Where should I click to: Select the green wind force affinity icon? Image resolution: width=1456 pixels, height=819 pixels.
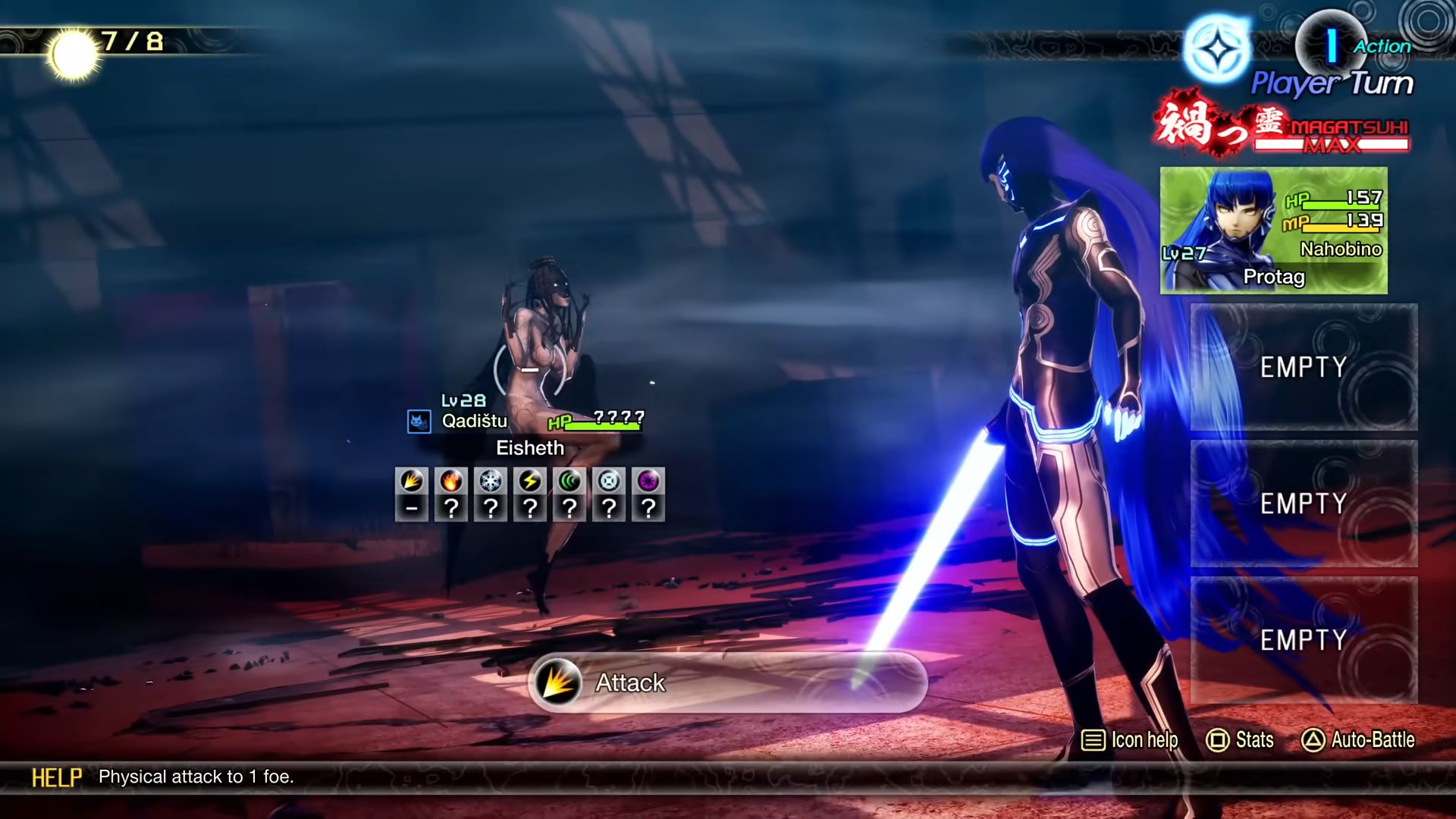coord(570,482)
